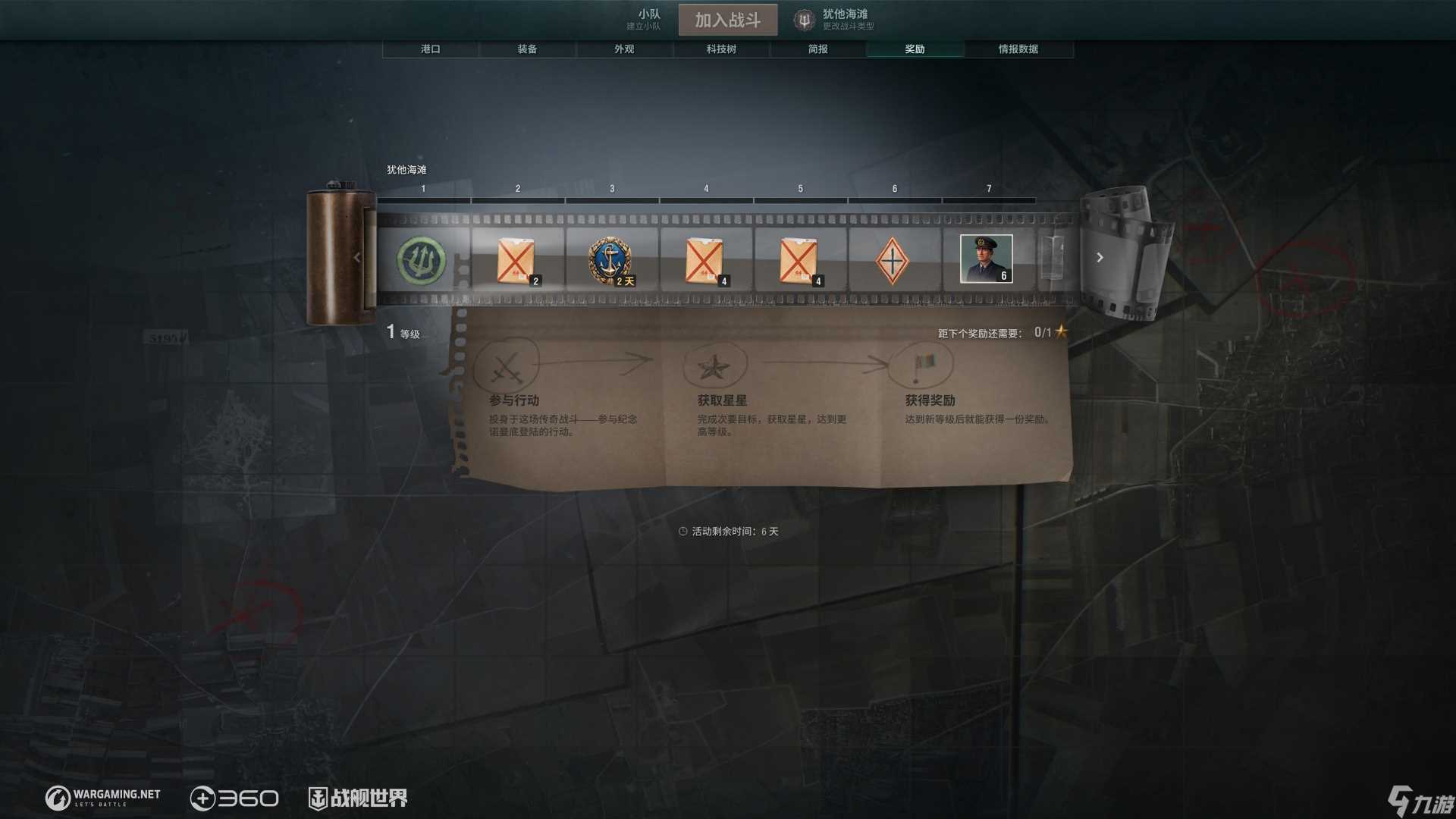Advance the film strip with right arrow

click(x=1100, y=258)
